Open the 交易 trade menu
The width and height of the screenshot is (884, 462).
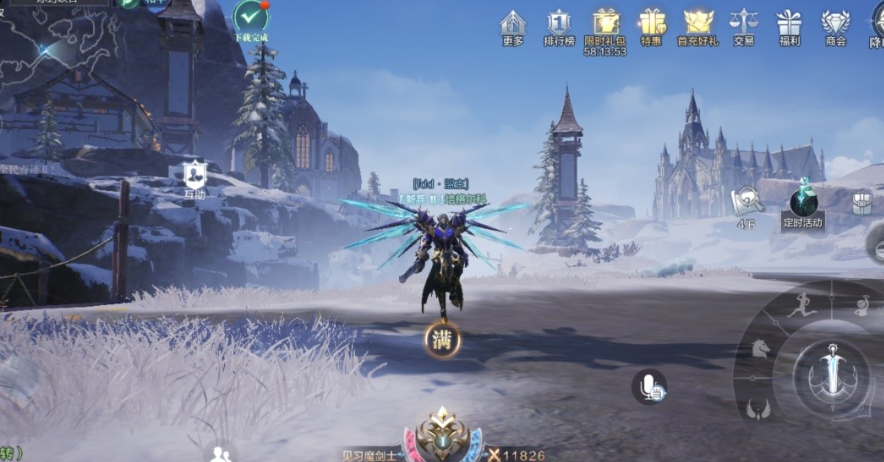743,26
